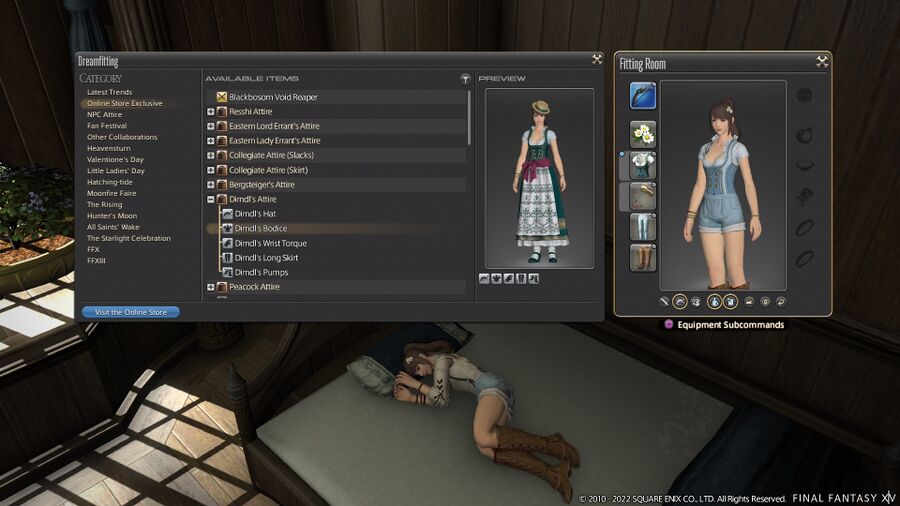The image size is (900, 506).
Task: Collapse the Dirndl's Attire set
Action: [x=211, y=199]
